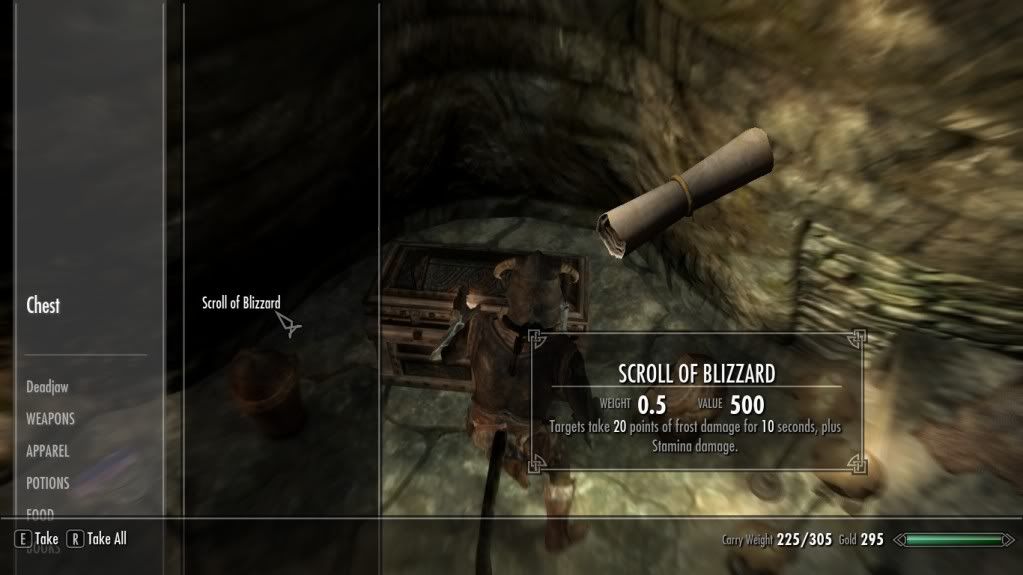Screen dimensions: 1023x575
Task: Switch to the Chest container view
Action: pos(43,306)
